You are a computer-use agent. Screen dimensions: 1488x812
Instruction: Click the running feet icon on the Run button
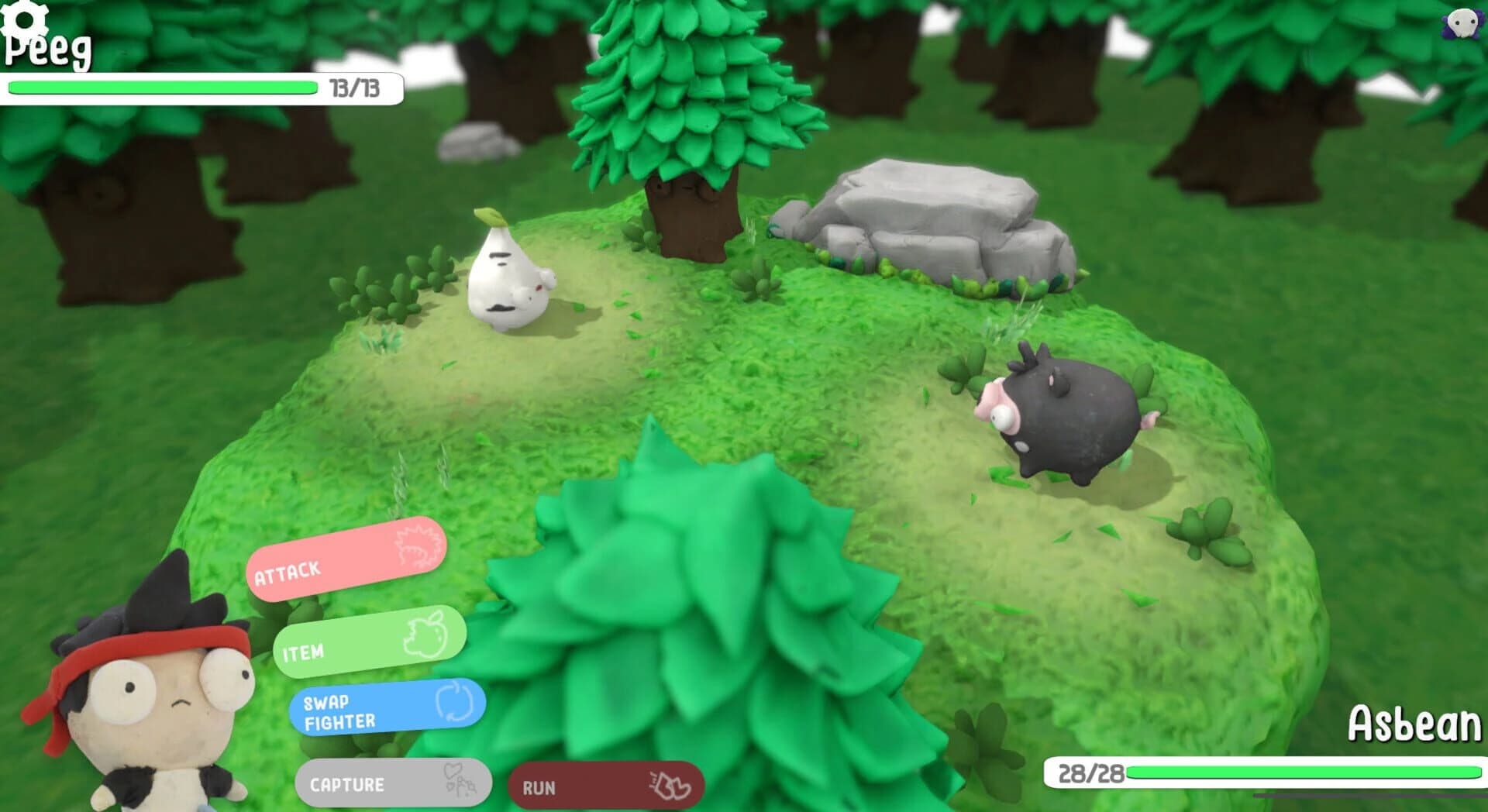coord(670,784)
